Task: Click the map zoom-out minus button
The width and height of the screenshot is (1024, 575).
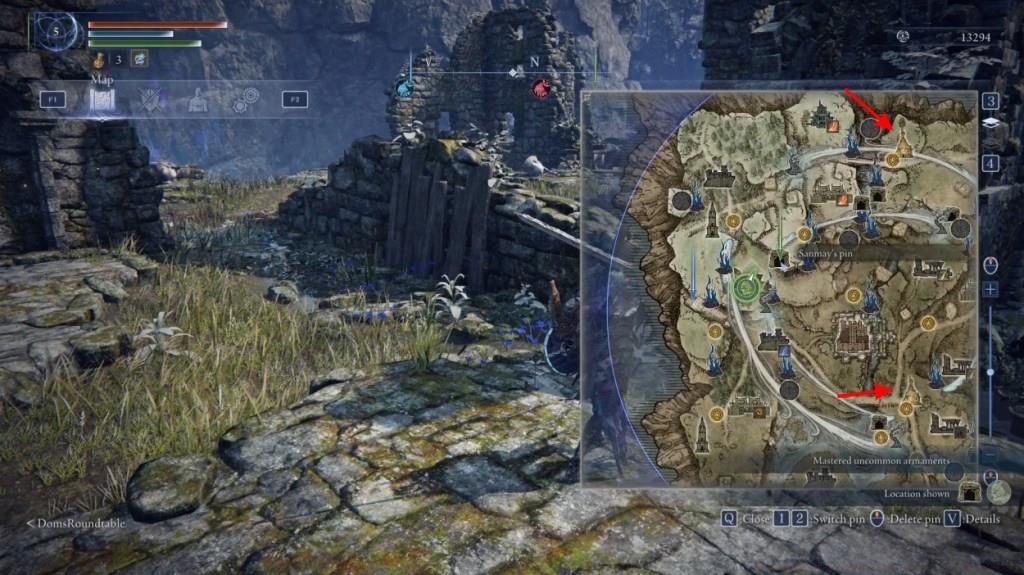Action: (x=989, y=453)
